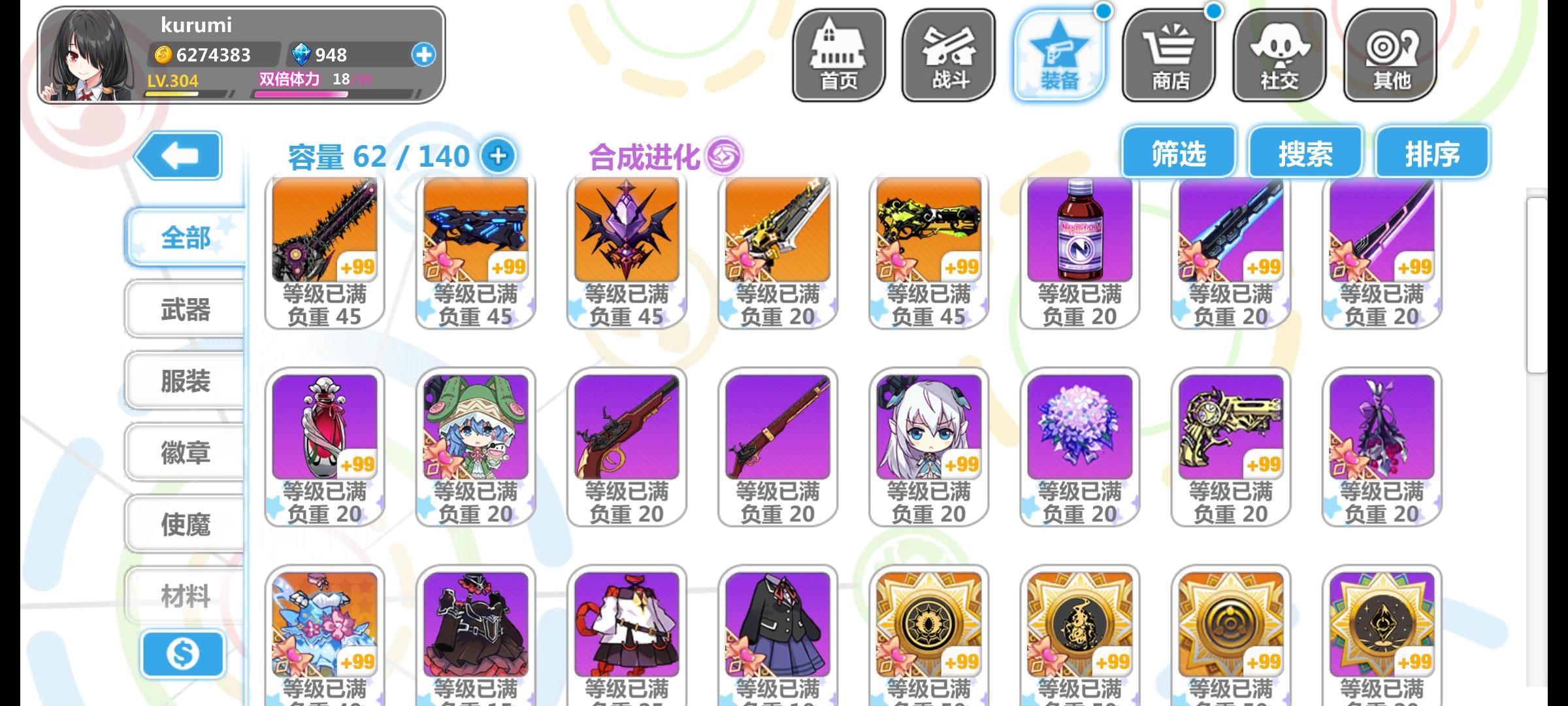Viewport: 1568px width, 706px height.
Task: Click the plus button beside the diamond count
Action: click(x=425, y=56)
